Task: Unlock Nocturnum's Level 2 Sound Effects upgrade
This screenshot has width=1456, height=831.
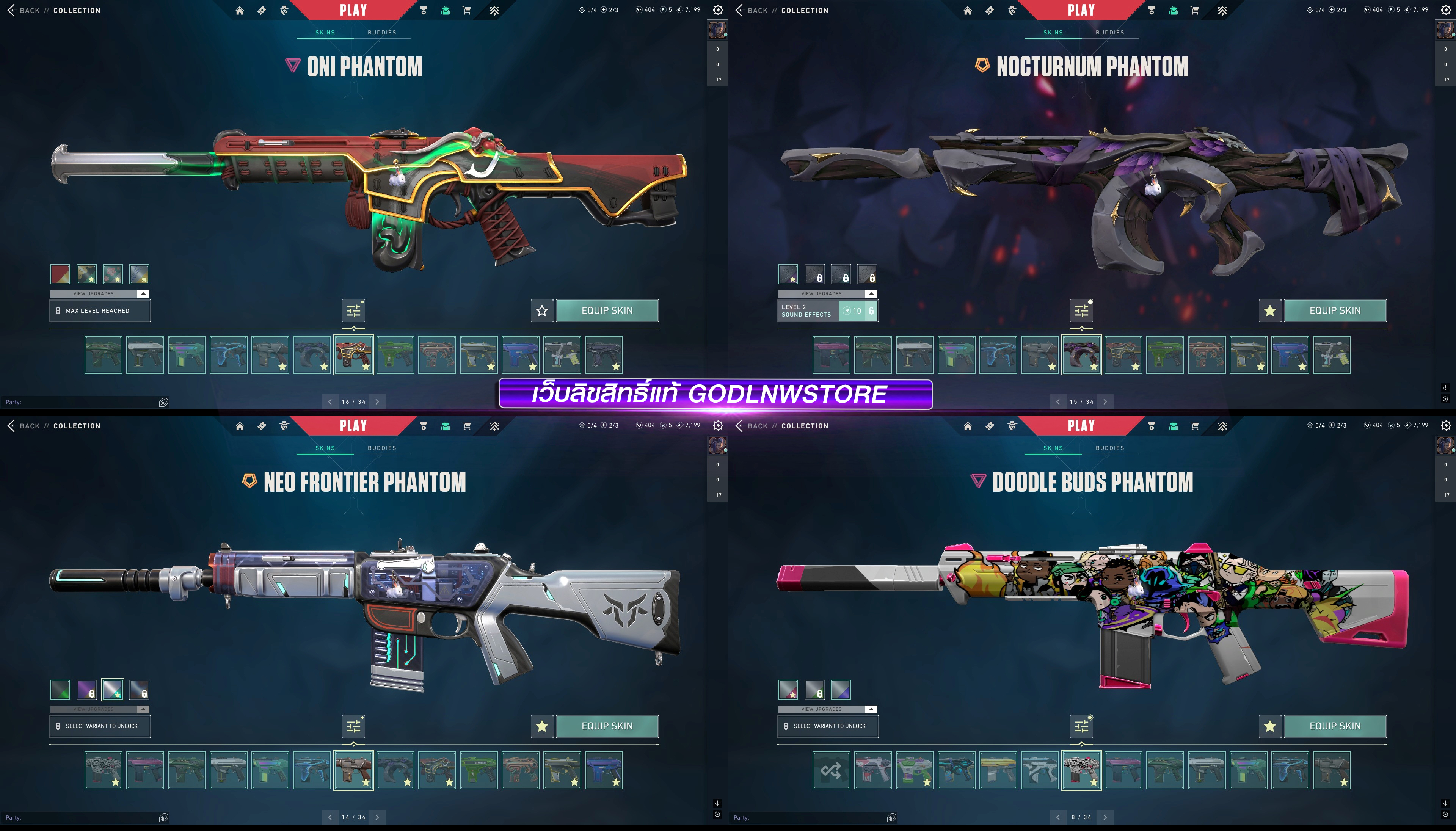Action: (x=857, y=311)
